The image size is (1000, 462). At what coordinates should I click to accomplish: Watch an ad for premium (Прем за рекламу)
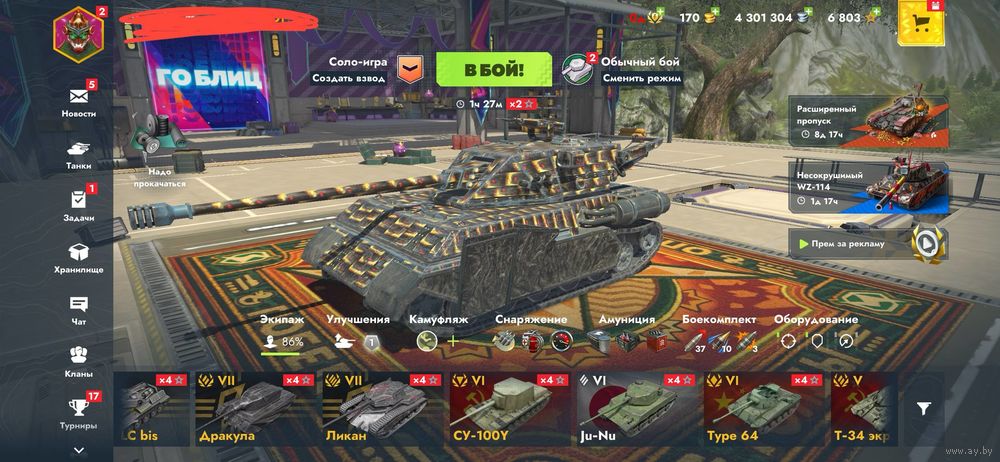click(x=867, y=242)
